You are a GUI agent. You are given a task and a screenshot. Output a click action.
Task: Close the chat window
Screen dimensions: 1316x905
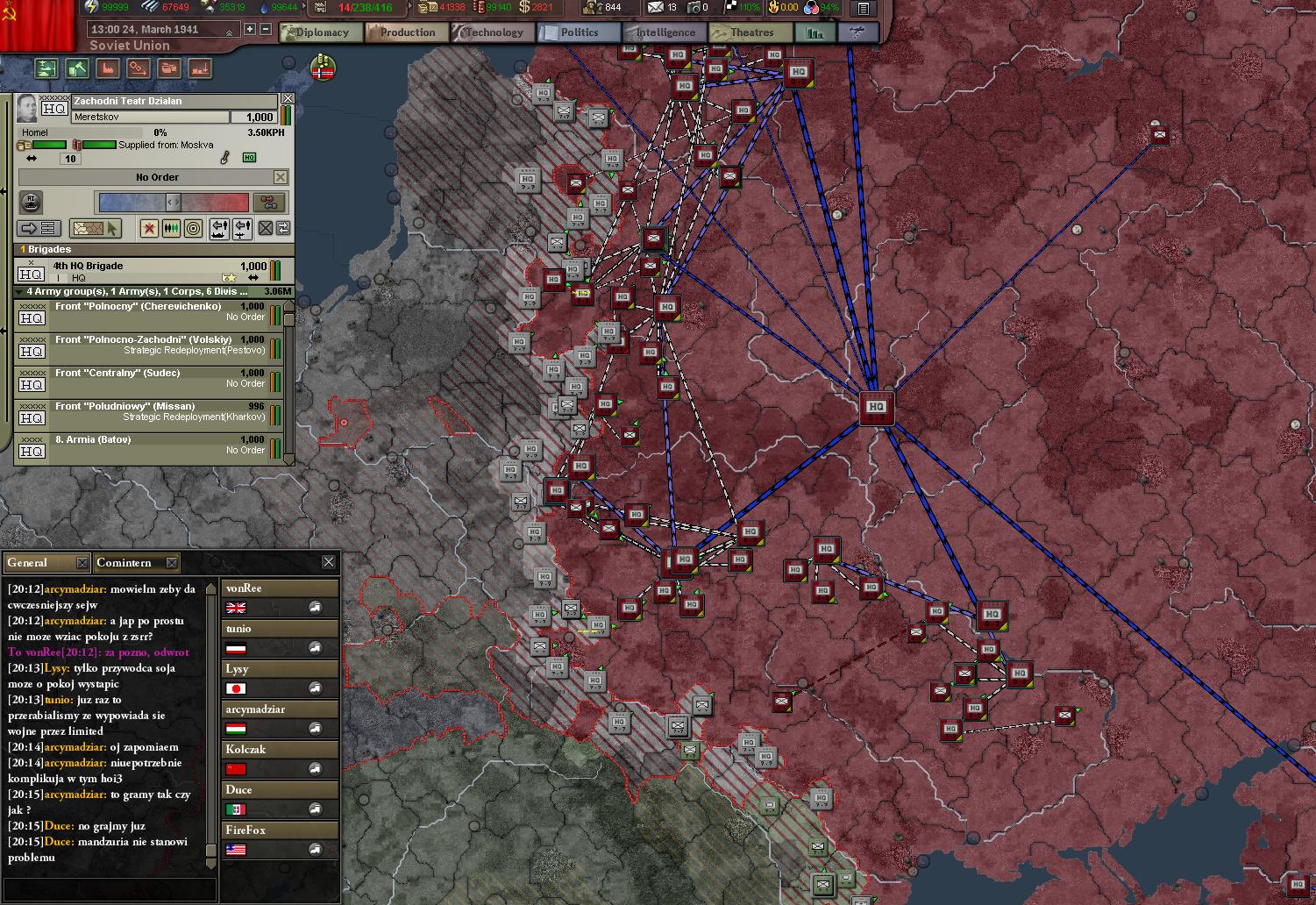[x=329, y=562]
